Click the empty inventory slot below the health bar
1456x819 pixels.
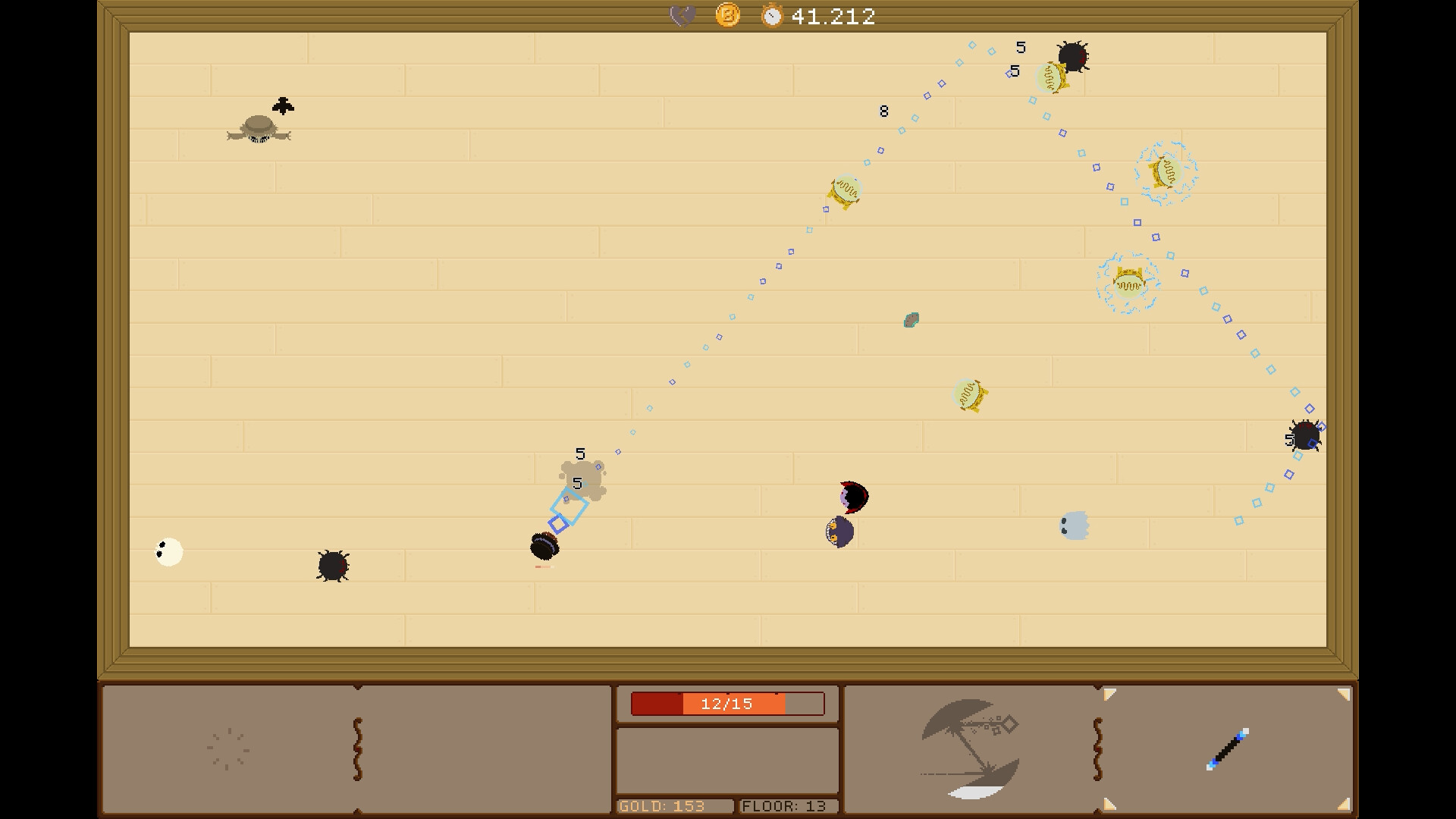click(726, 761)
